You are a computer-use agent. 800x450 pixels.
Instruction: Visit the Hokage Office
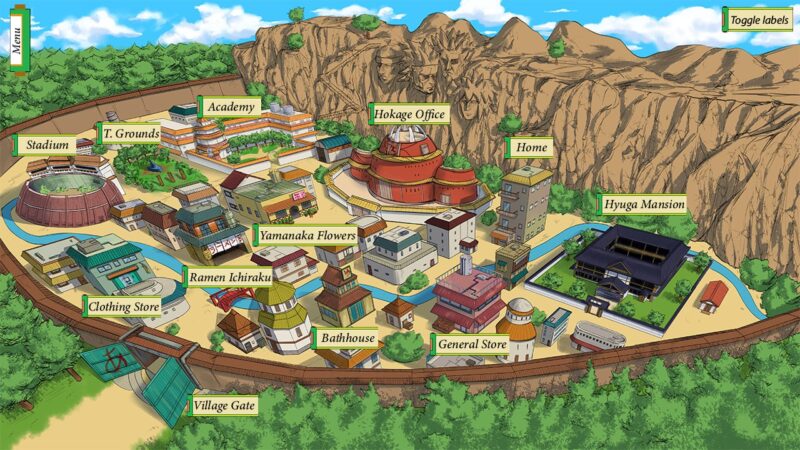pos(408,114)
